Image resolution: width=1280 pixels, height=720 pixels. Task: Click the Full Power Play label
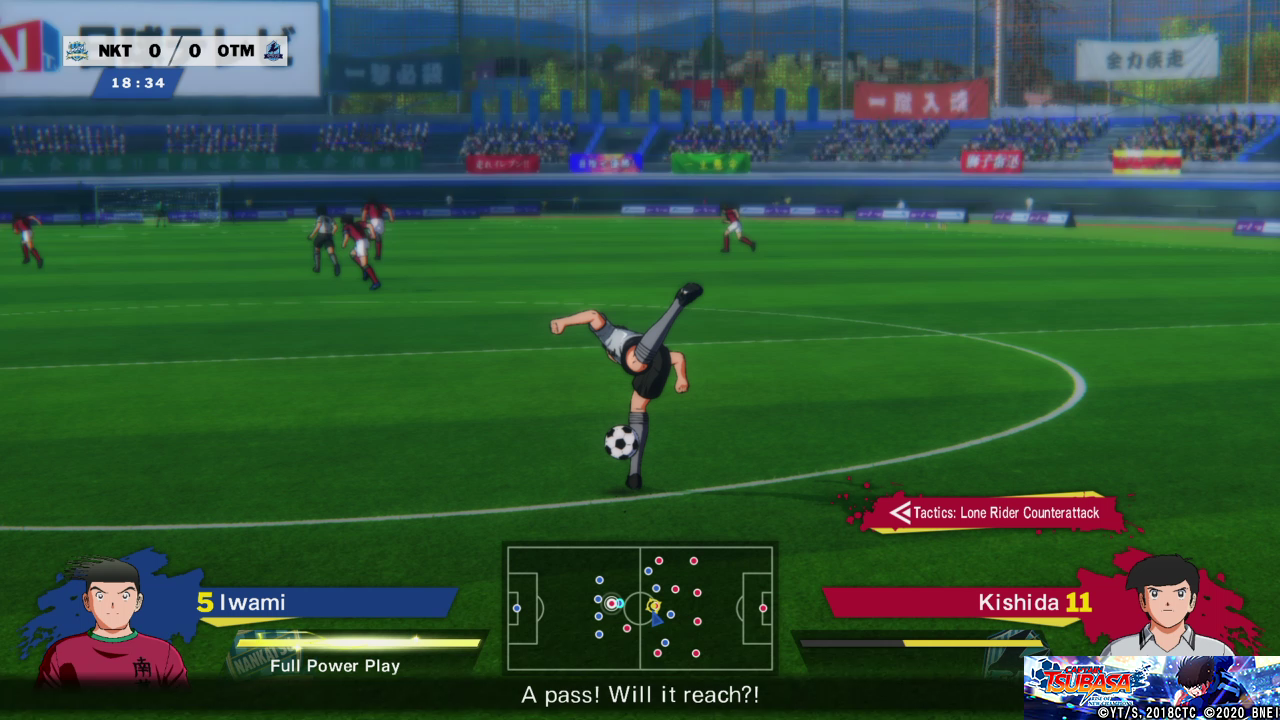335,666
